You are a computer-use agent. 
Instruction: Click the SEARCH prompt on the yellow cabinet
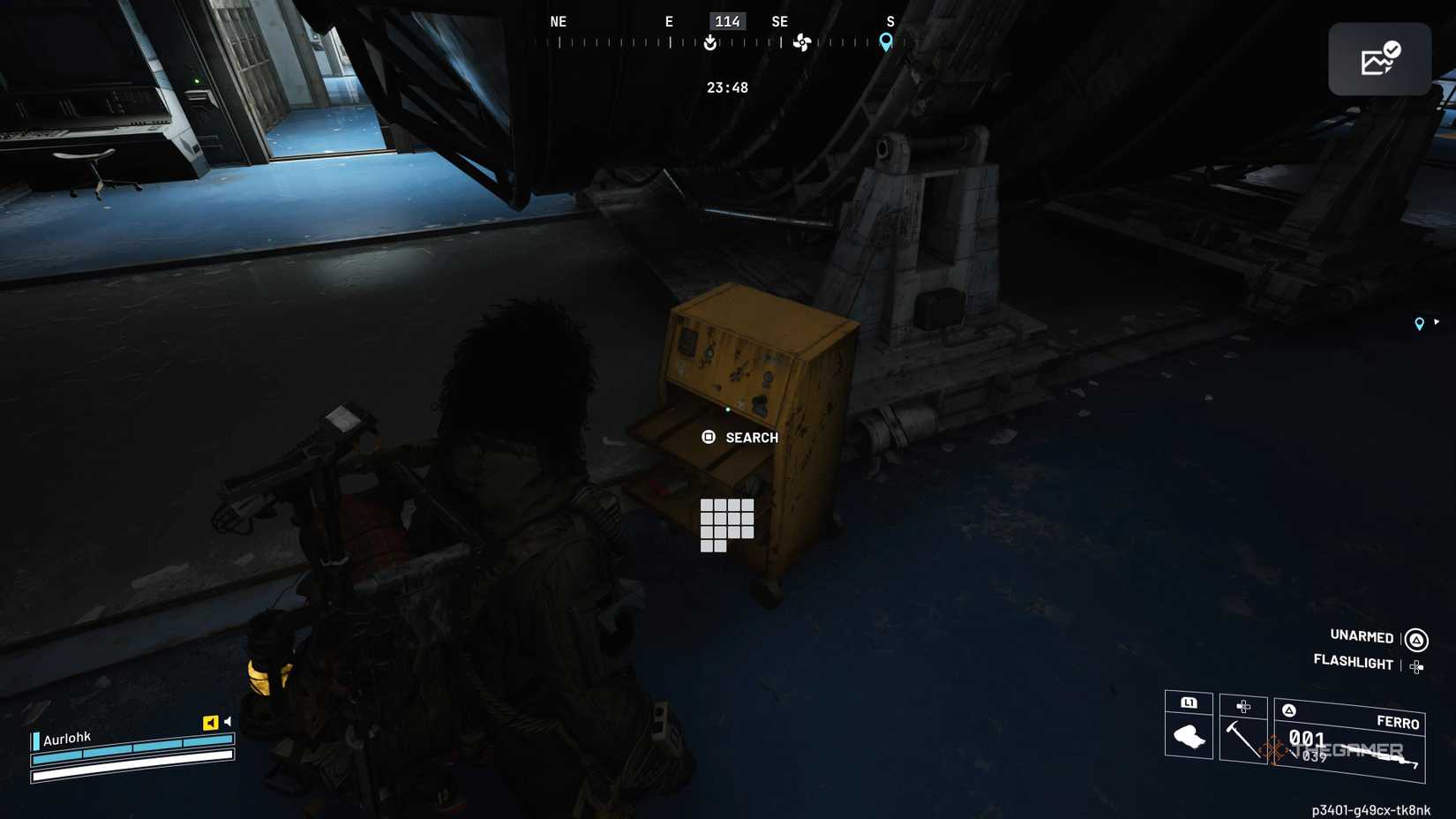tap(751, 437)
